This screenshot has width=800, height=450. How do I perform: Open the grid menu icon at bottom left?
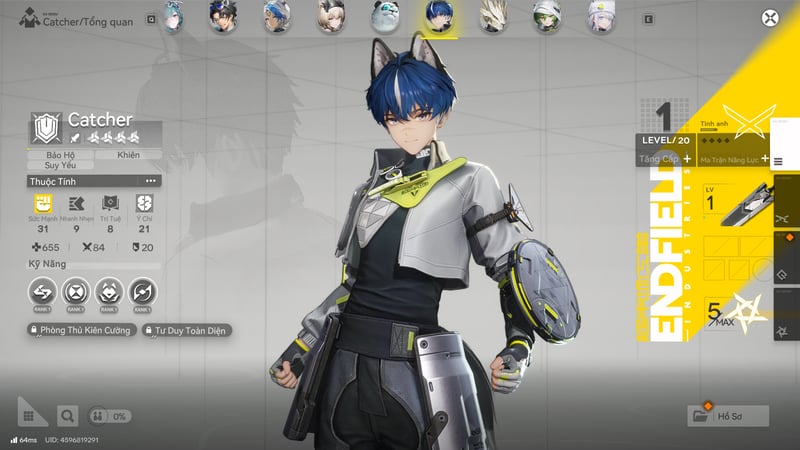tap(32, 412)
